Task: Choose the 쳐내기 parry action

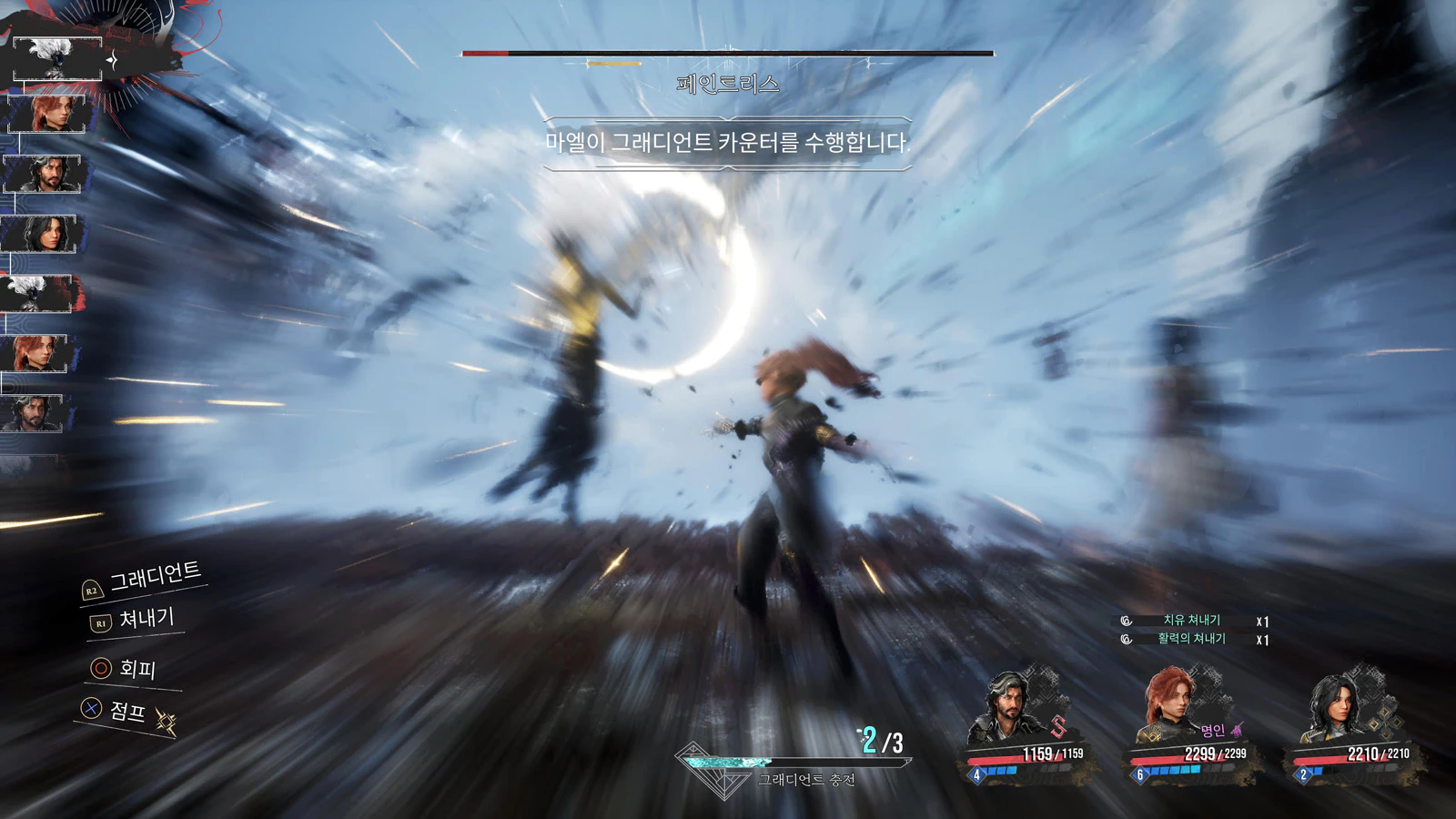Action: [x=145, y=620]
